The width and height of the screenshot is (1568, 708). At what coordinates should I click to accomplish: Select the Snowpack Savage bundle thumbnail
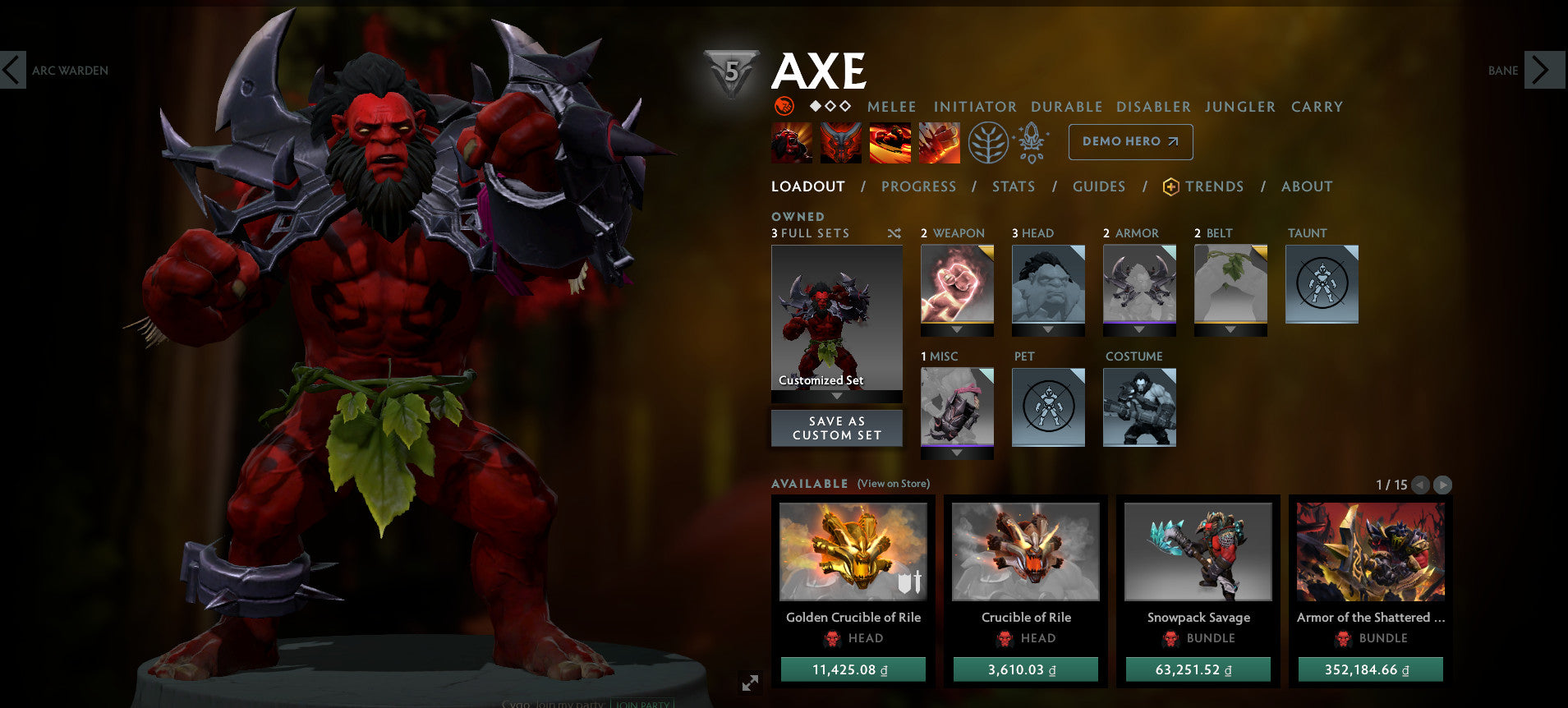coord(1198,552)
